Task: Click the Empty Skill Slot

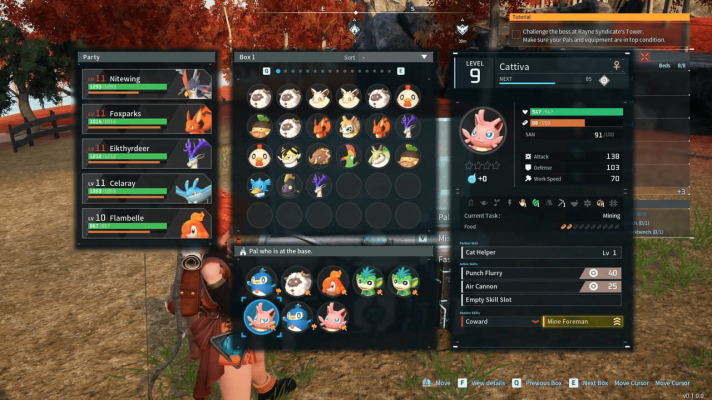Action: click(541, 300)
